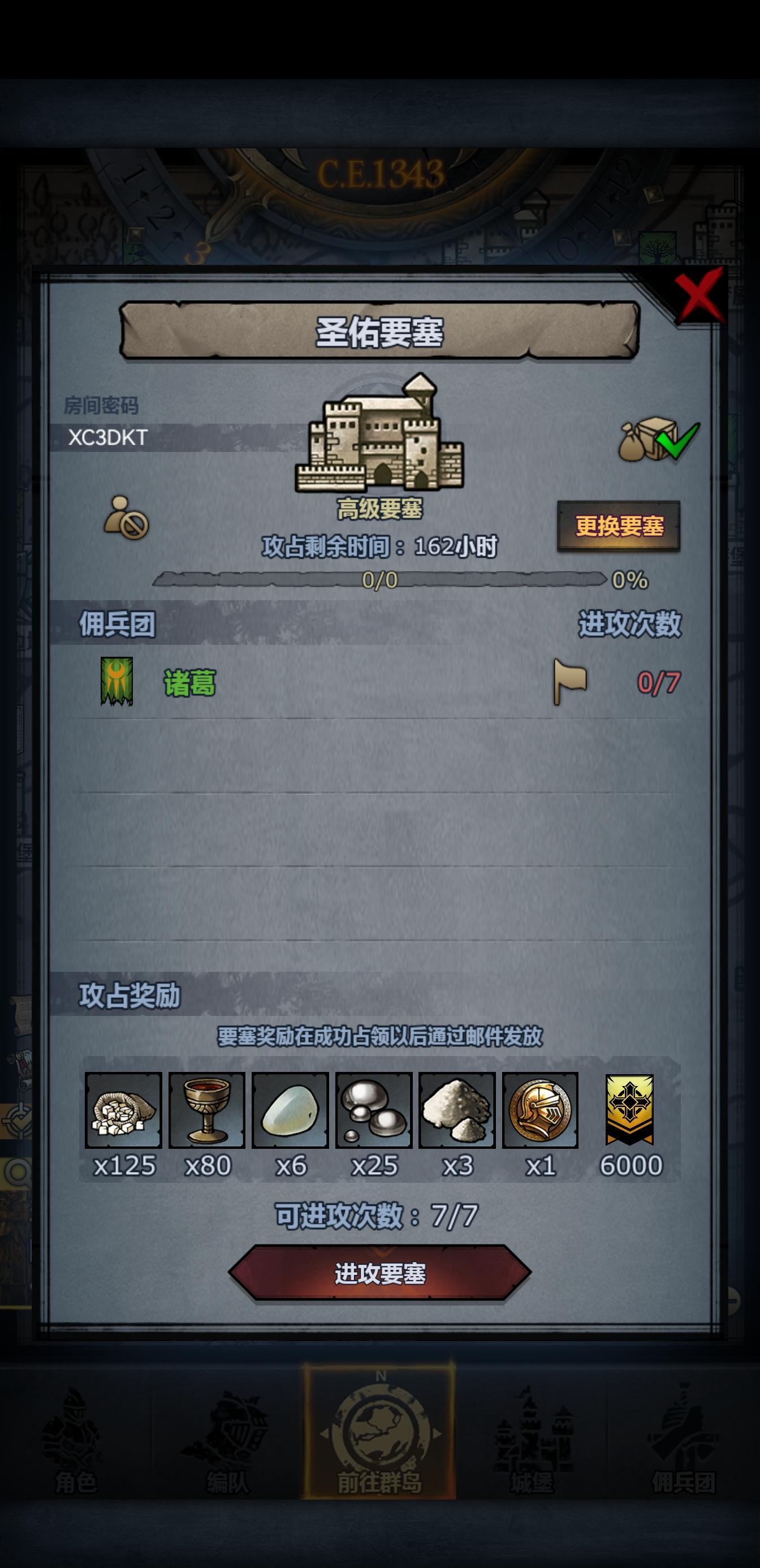Screen dimensions: 760x1568
Task: Click the 6000 gold badge reward icon
Action: [630, 1109]
